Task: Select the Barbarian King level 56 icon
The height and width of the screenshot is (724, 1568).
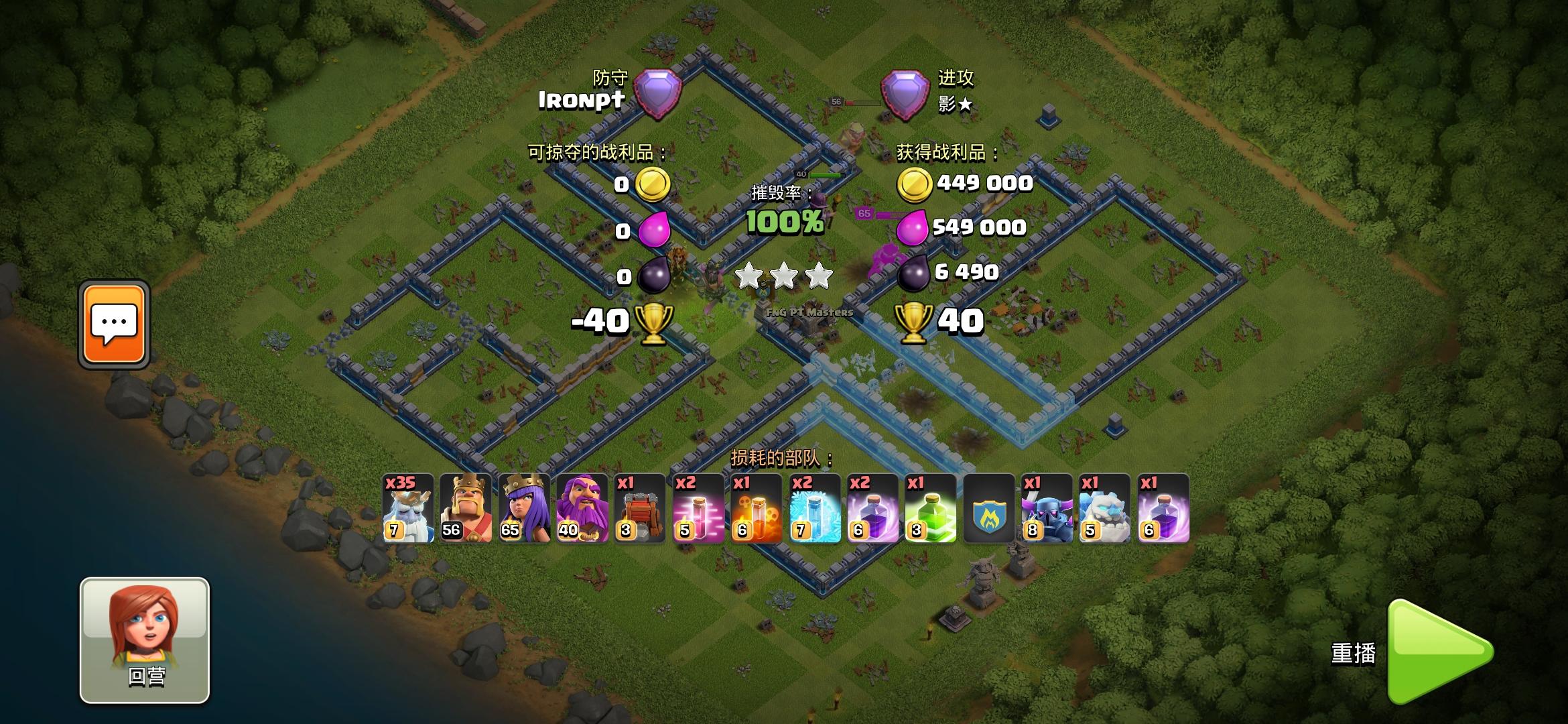Action: click(x=466, y=508)
